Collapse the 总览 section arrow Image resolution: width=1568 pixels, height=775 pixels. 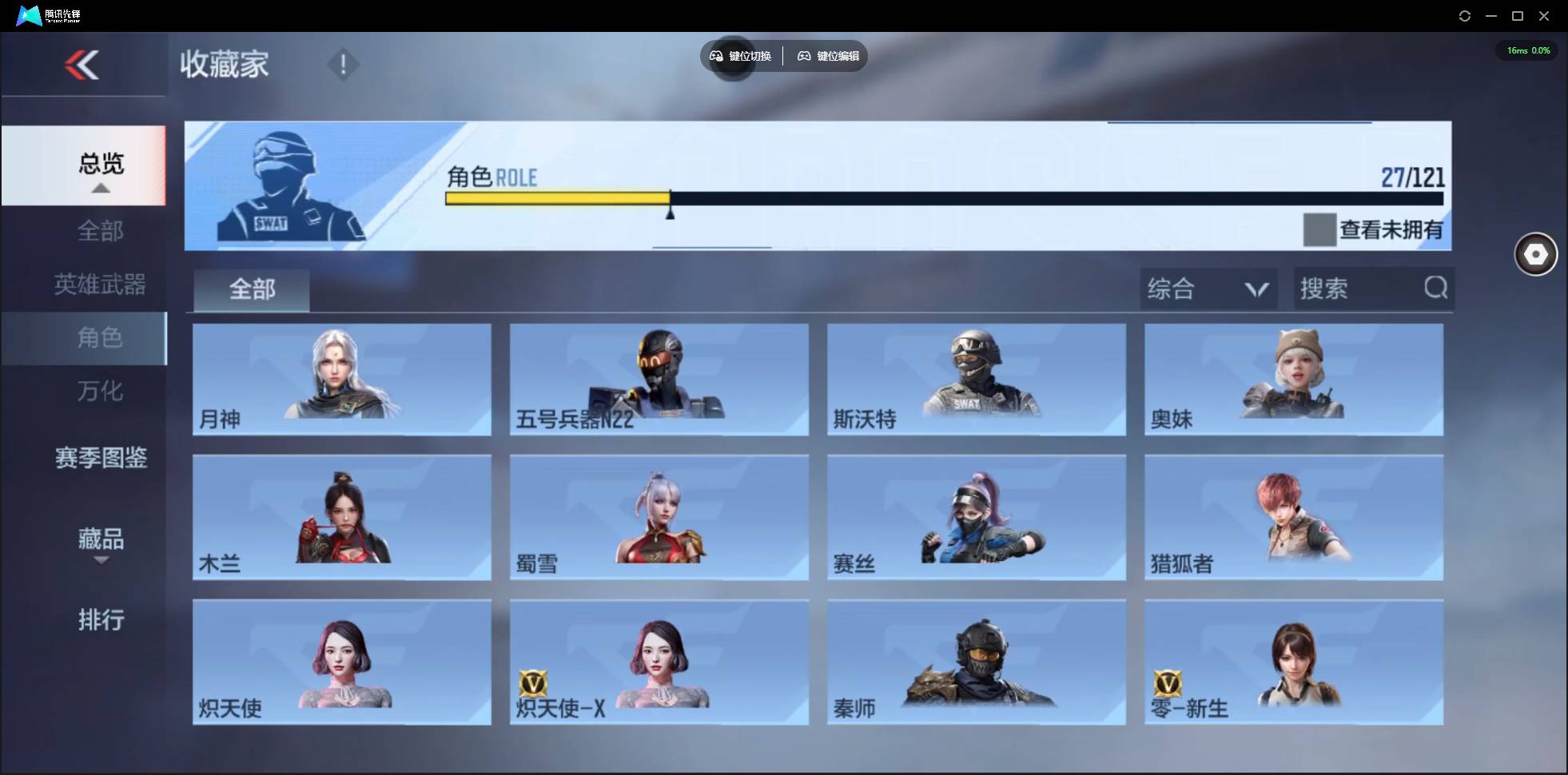[100, 188]
